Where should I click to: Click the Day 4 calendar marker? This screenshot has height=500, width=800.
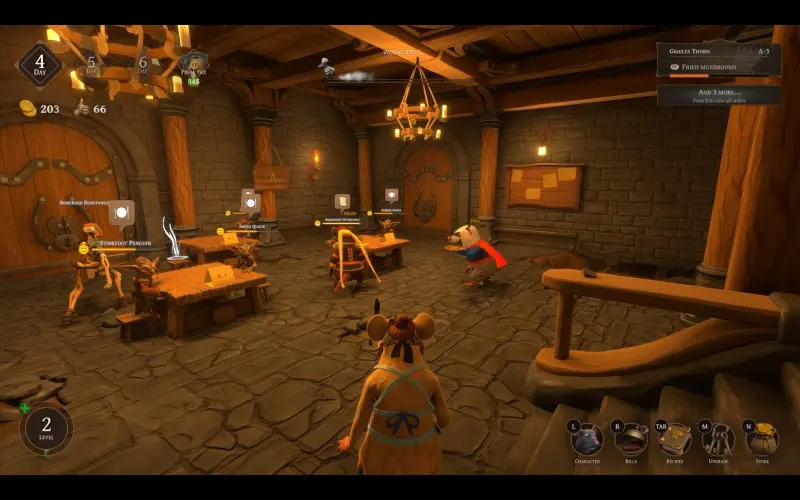coord(39,64)
